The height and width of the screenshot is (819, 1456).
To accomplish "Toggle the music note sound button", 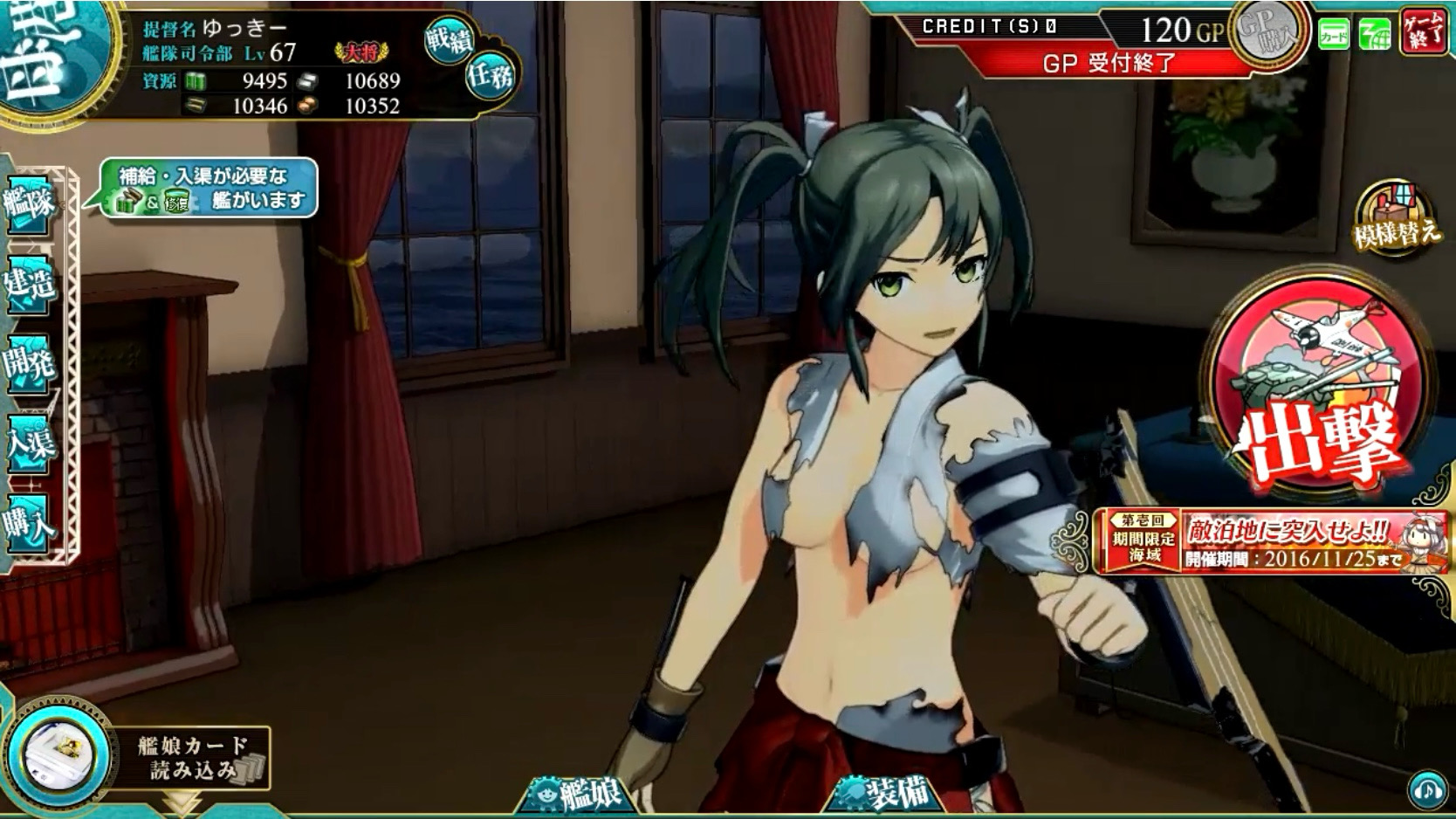I will [1428, 790].
